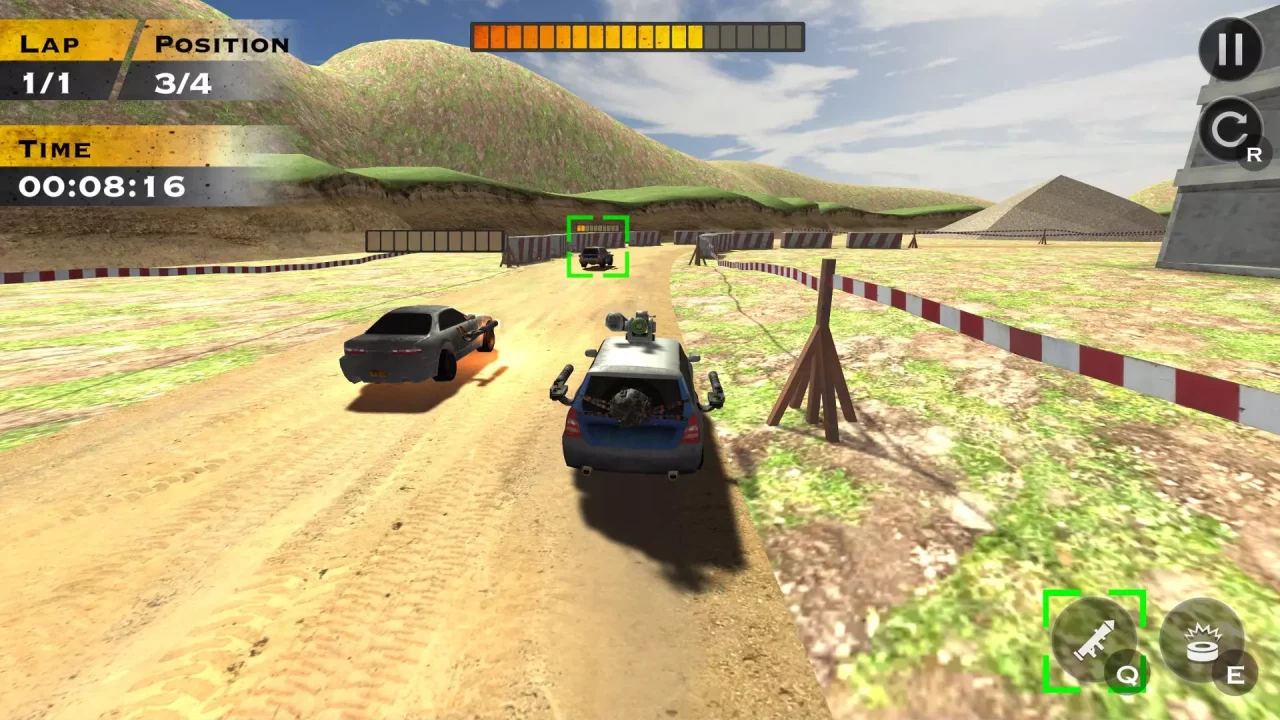Reset the car with the restart arrow button

(1229, 129)
